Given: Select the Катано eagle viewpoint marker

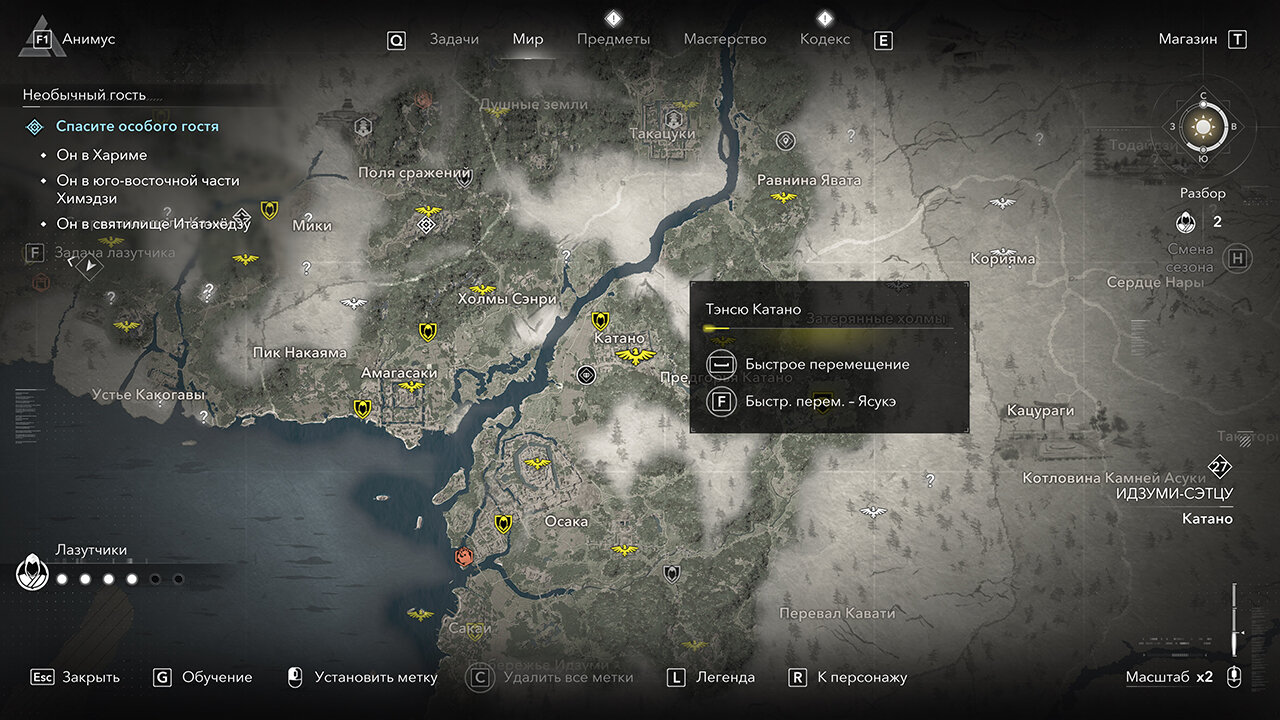Looking at the screenshot, I should coord(634,356).
